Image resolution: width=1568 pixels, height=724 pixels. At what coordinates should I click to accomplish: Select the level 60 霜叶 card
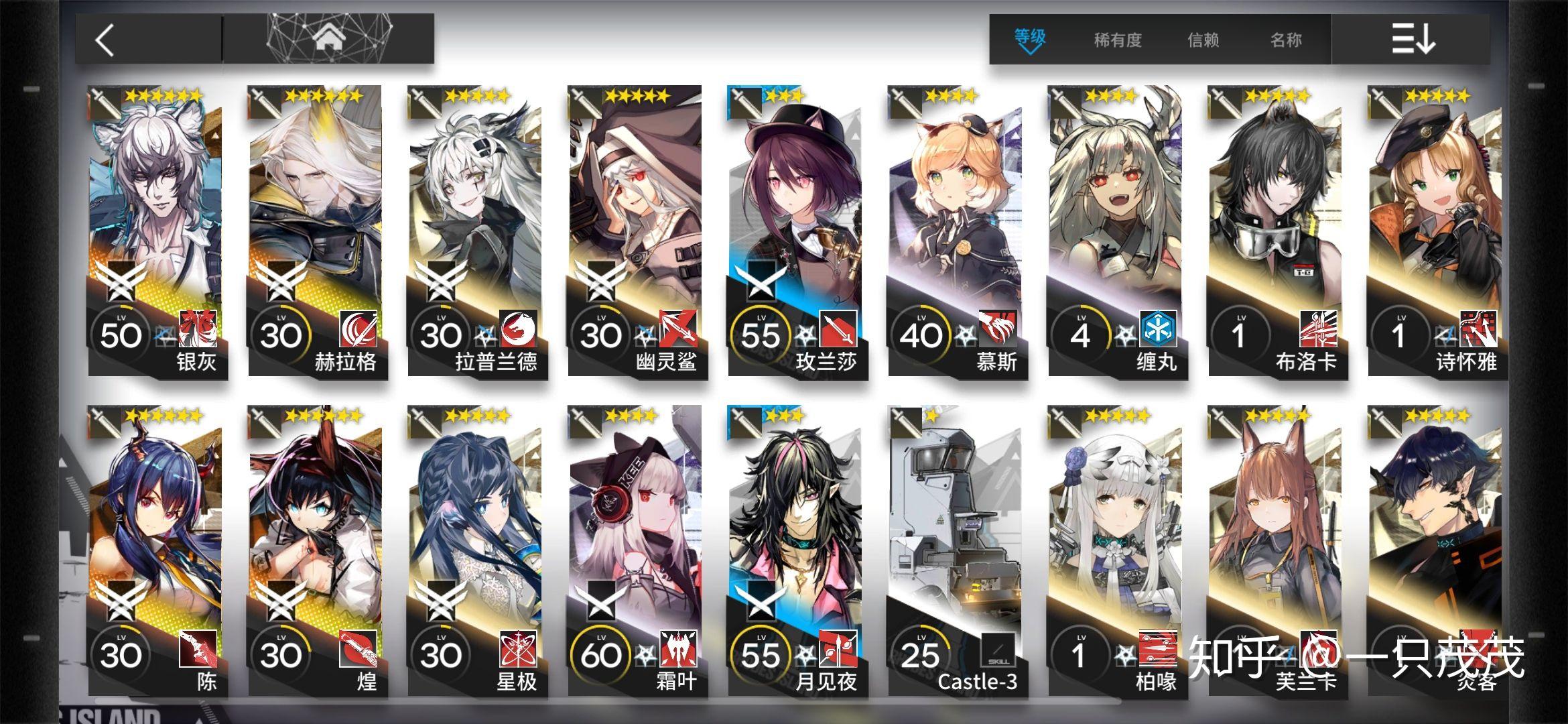637,551
